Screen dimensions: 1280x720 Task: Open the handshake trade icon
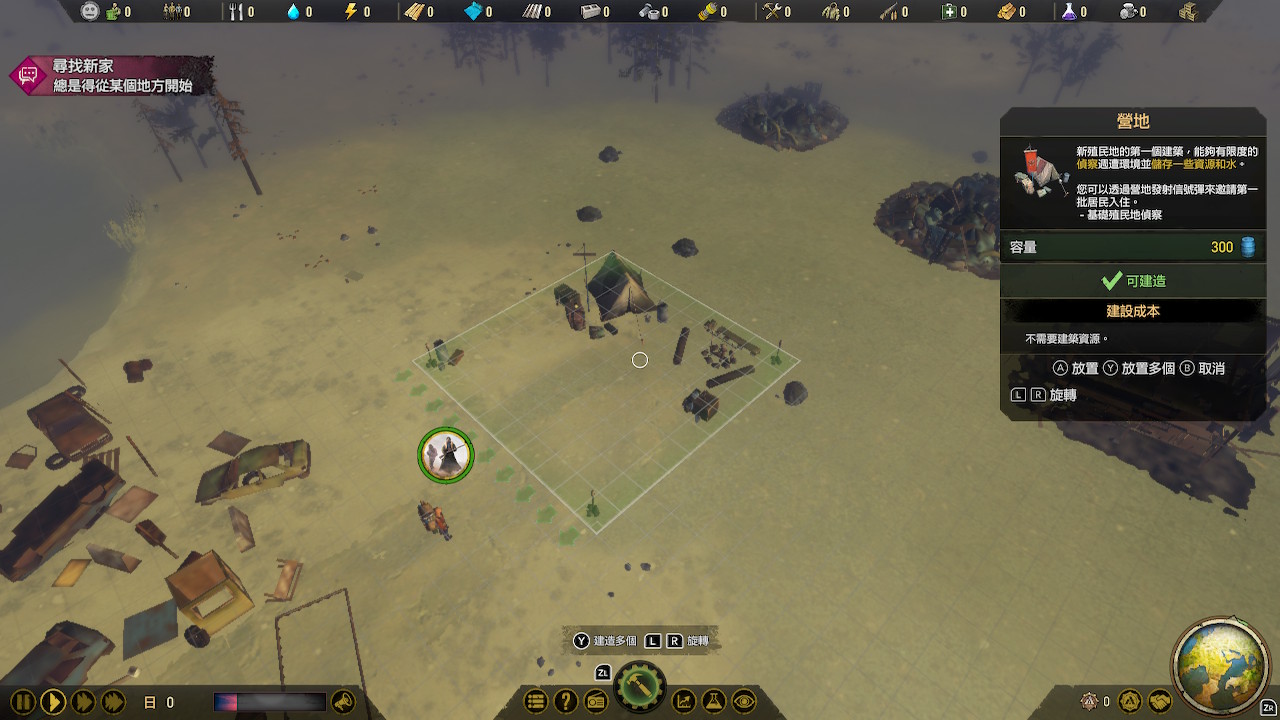click(x=1160, y=702)
